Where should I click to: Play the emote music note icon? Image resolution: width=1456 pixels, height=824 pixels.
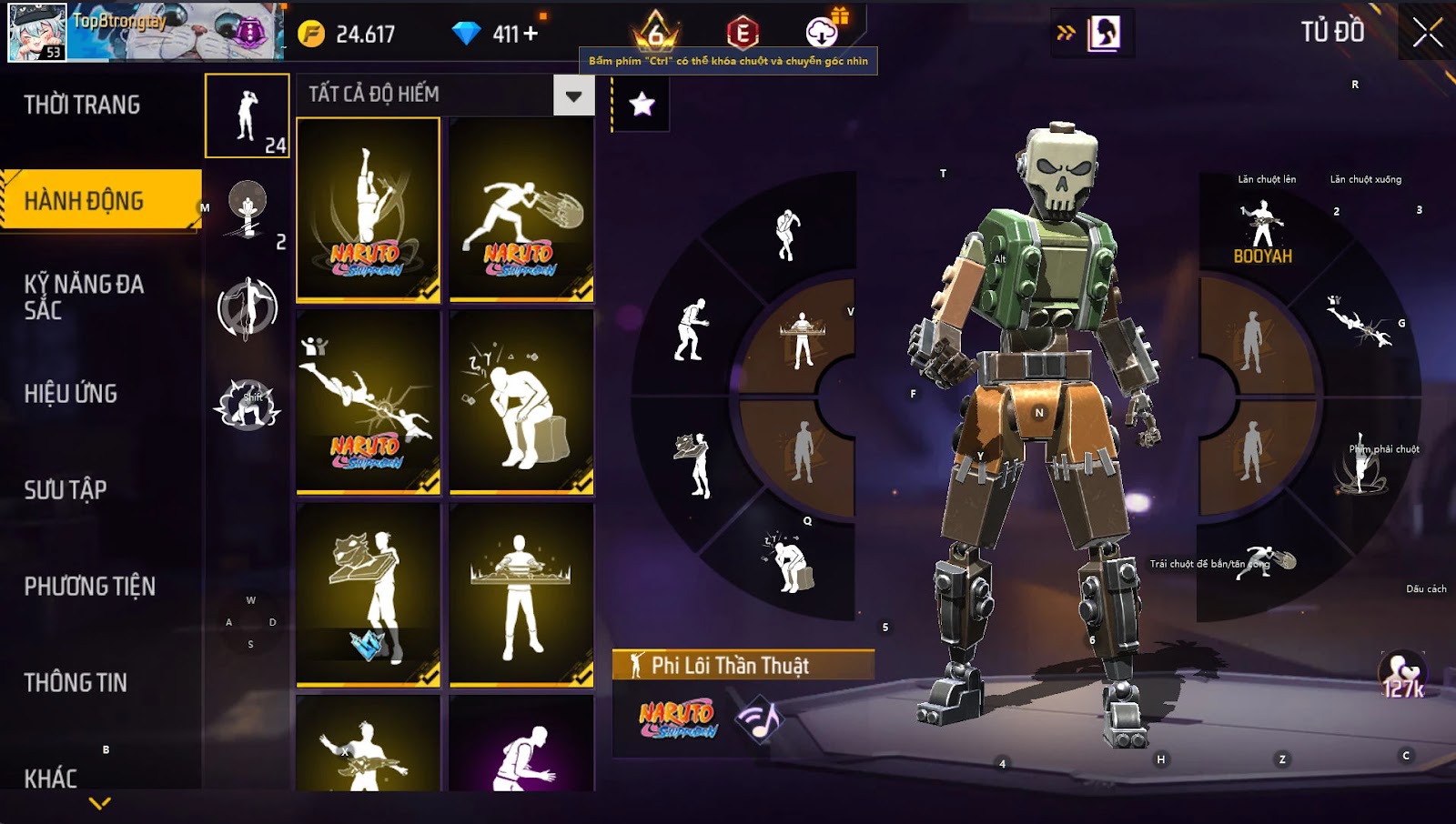[761, 720]
